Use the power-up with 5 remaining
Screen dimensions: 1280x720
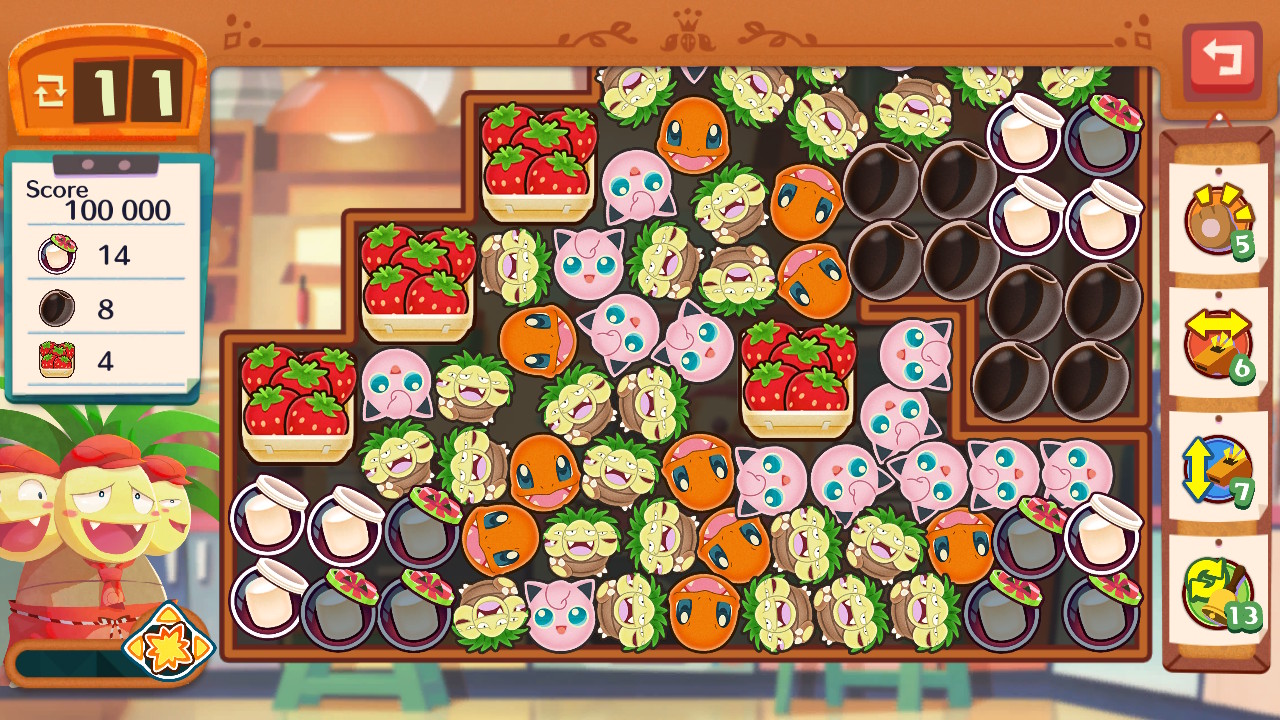[1217, 220]
